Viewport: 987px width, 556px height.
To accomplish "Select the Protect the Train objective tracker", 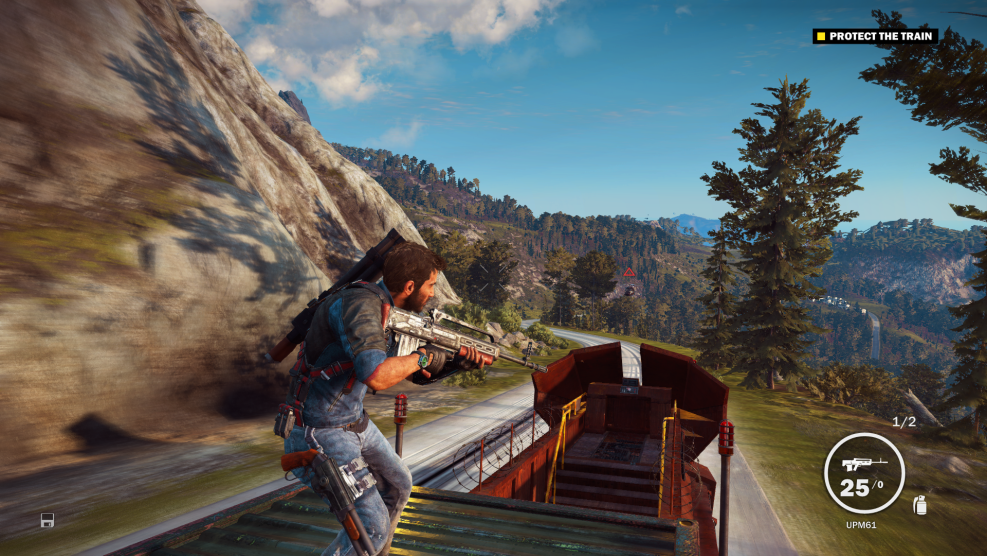I will (x=874, y=37).
